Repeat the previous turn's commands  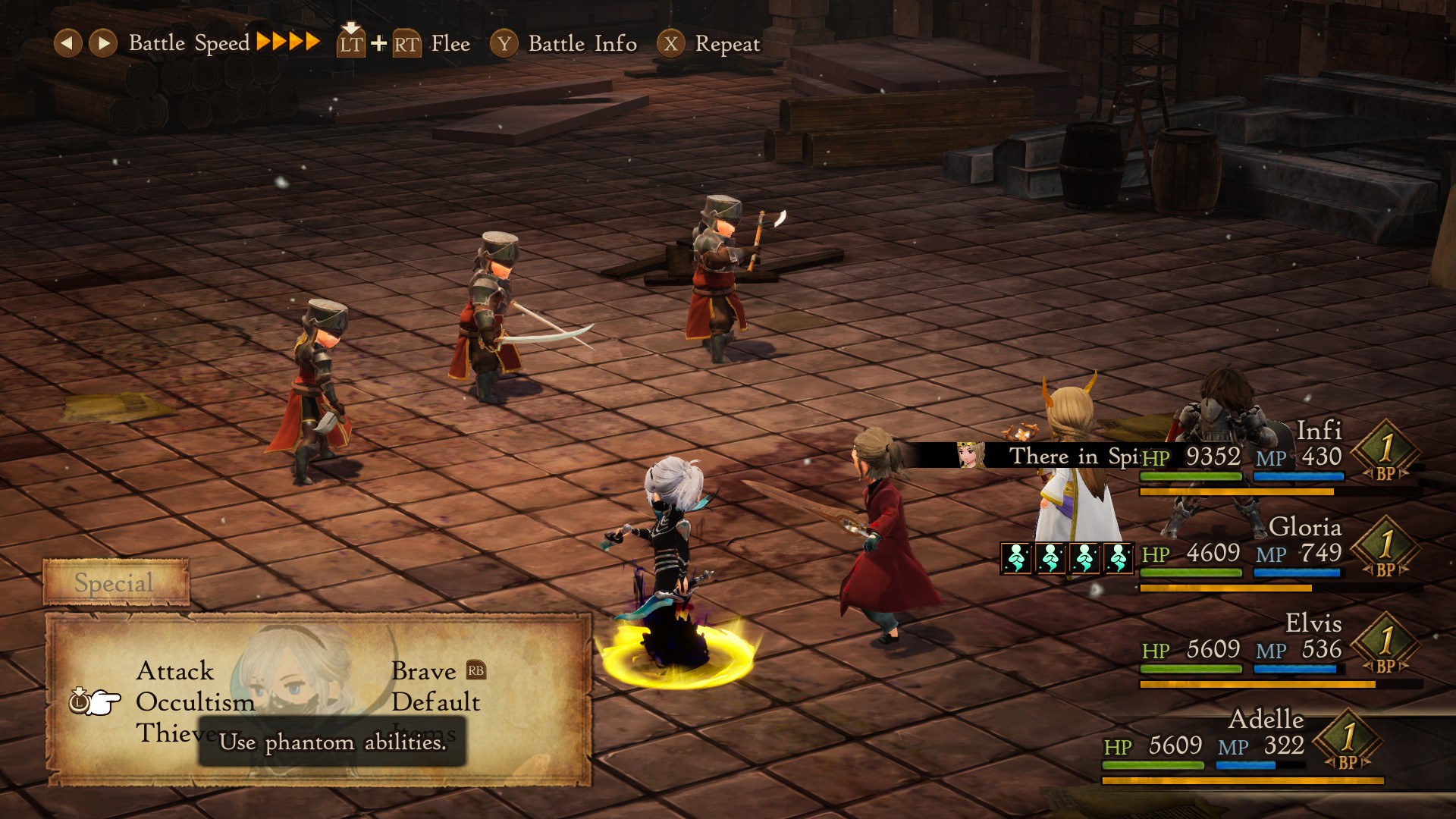(x=708, y=44)
